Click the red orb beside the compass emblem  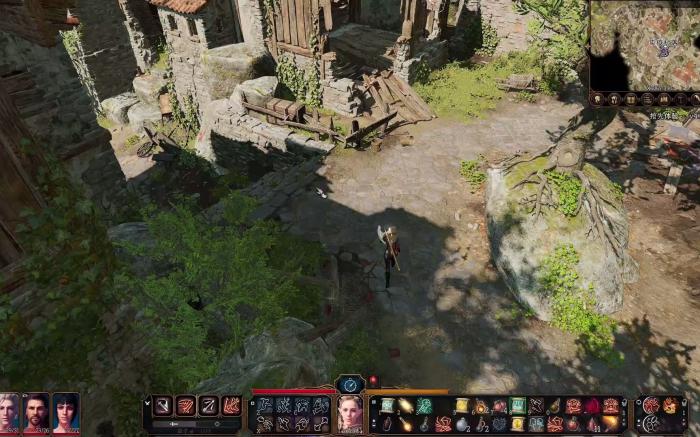[x=374, y=381]
